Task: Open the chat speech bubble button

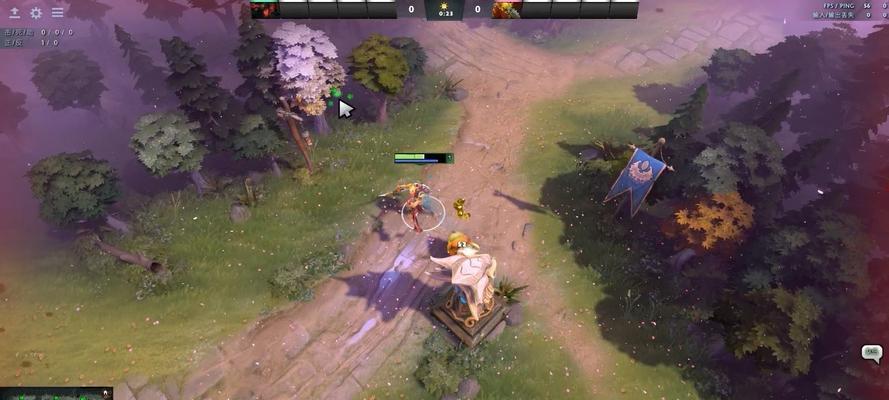Action: [x=871, y=353]
